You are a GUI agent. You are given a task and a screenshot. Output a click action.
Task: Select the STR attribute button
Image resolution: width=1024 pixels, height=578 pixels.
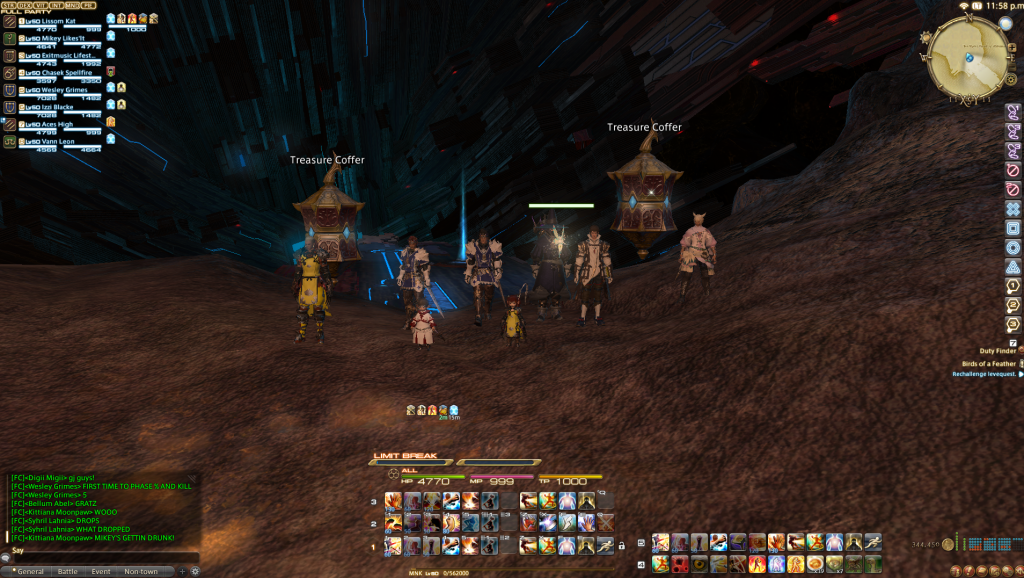(x=9, y=5)
